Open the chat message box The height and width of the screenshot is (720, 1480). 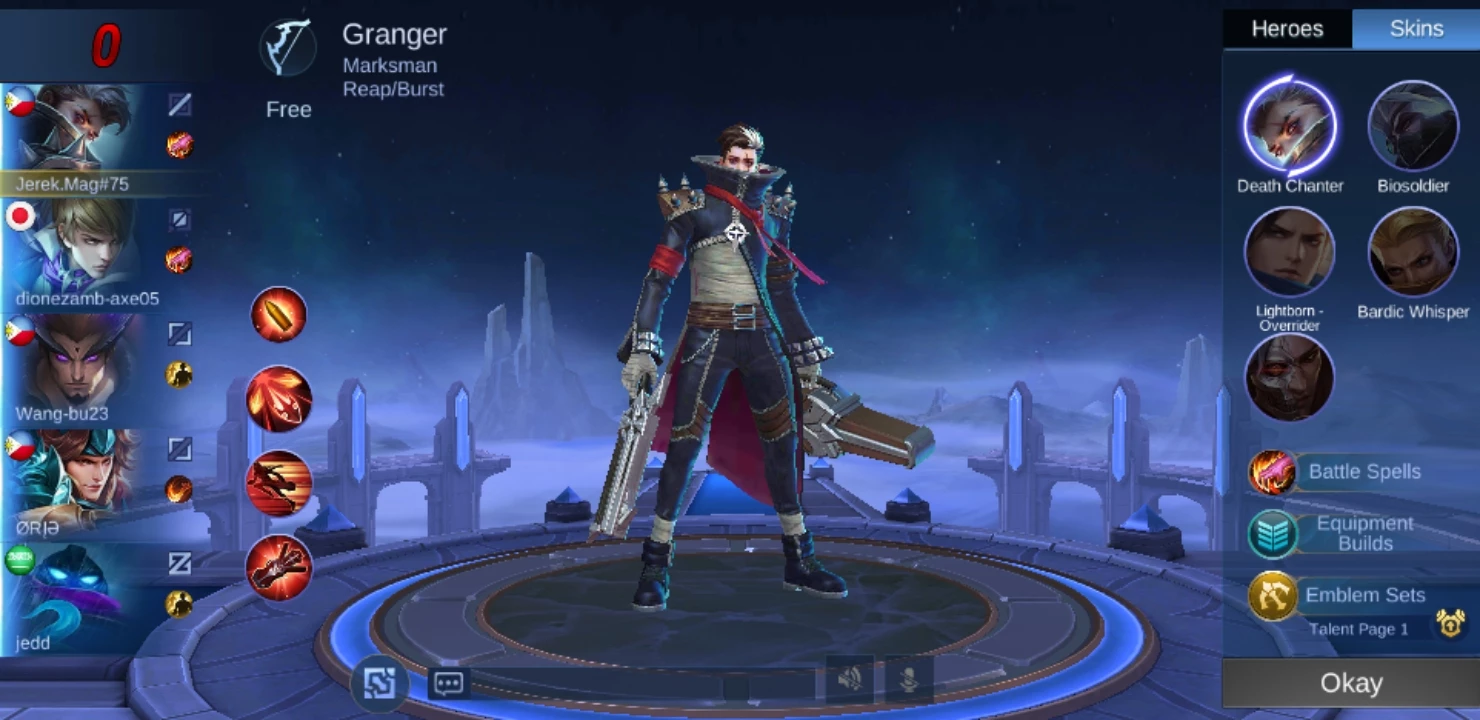[x=448, y=683]
